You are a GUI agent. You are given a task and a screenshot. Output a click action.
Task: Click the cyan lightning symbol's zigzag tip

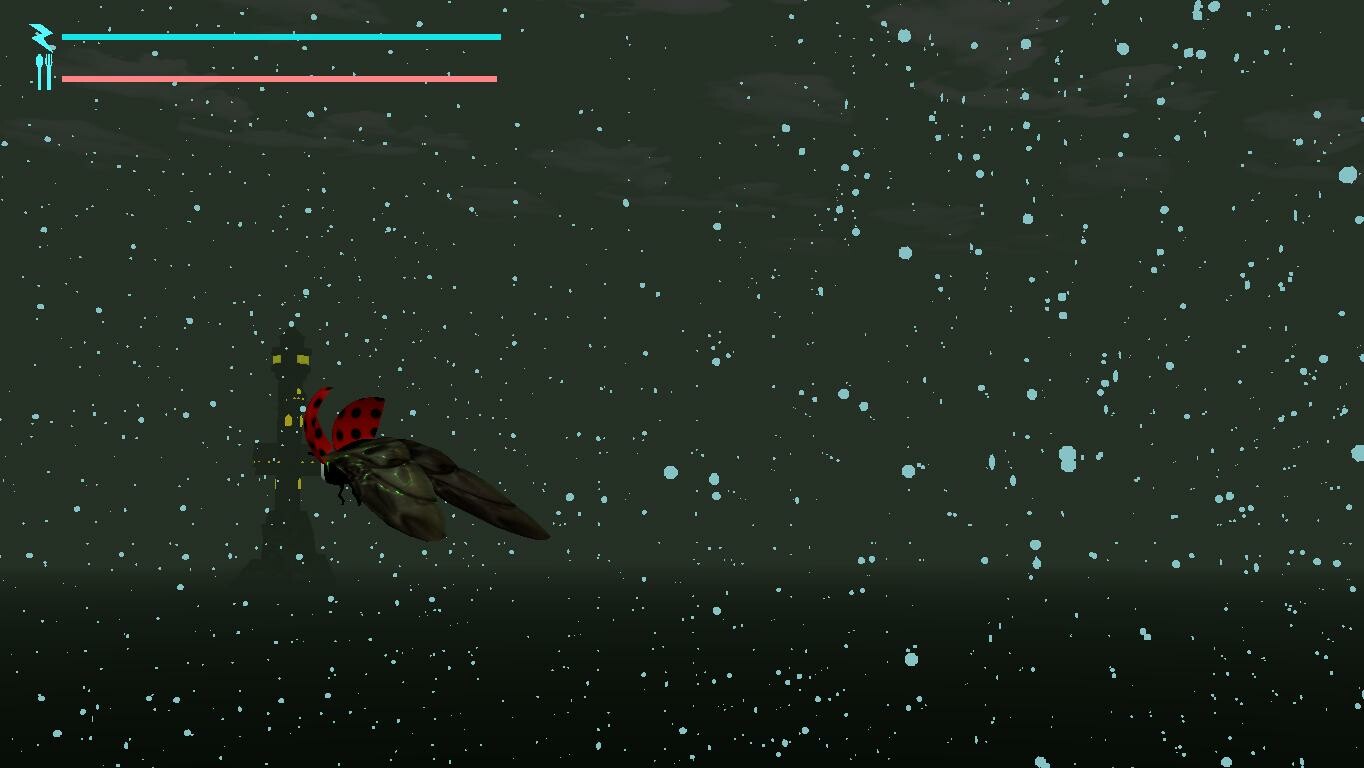[33, 27]
